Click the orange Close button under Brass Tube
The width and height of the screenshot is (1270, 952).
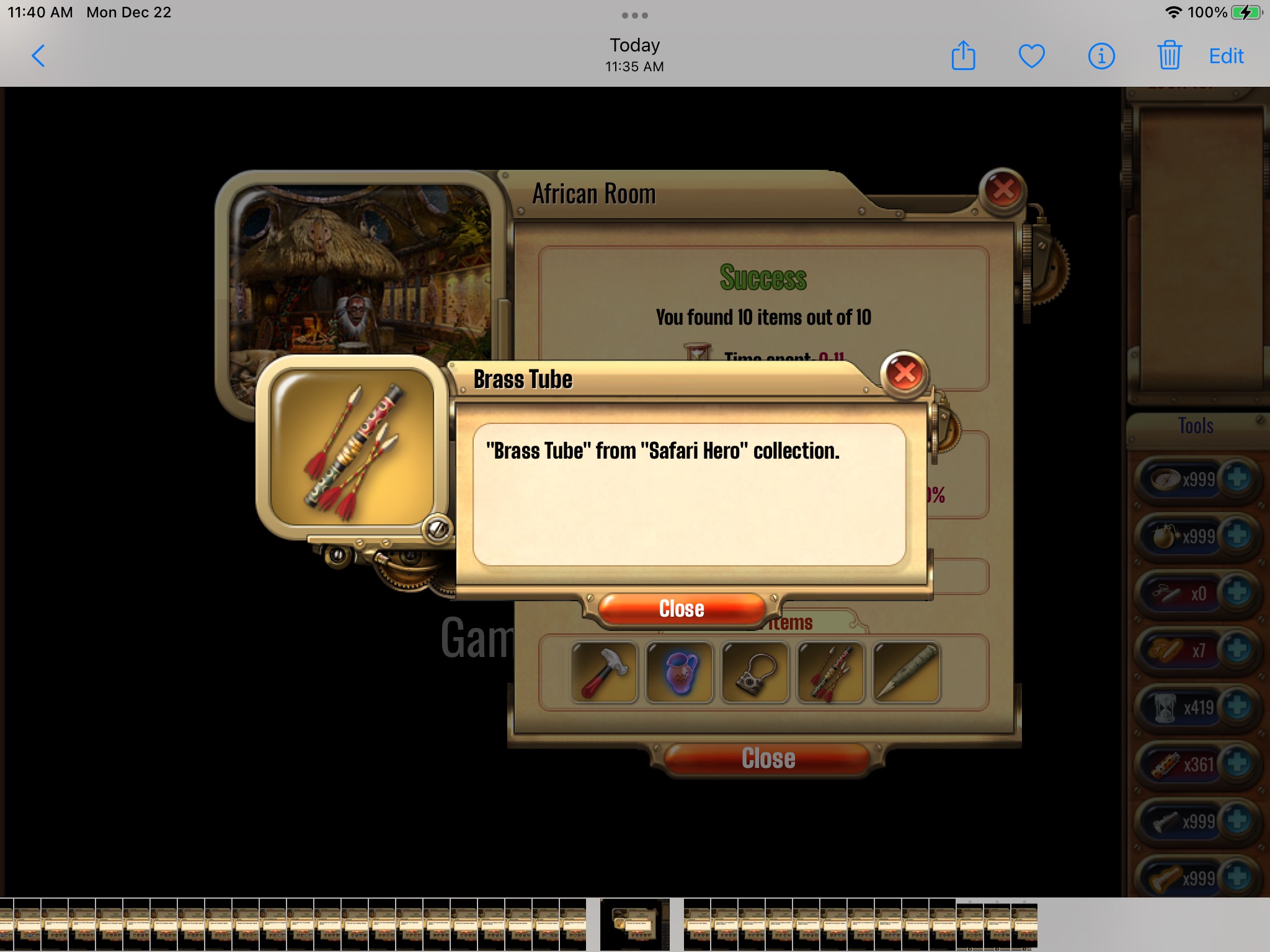pos(682,609)
